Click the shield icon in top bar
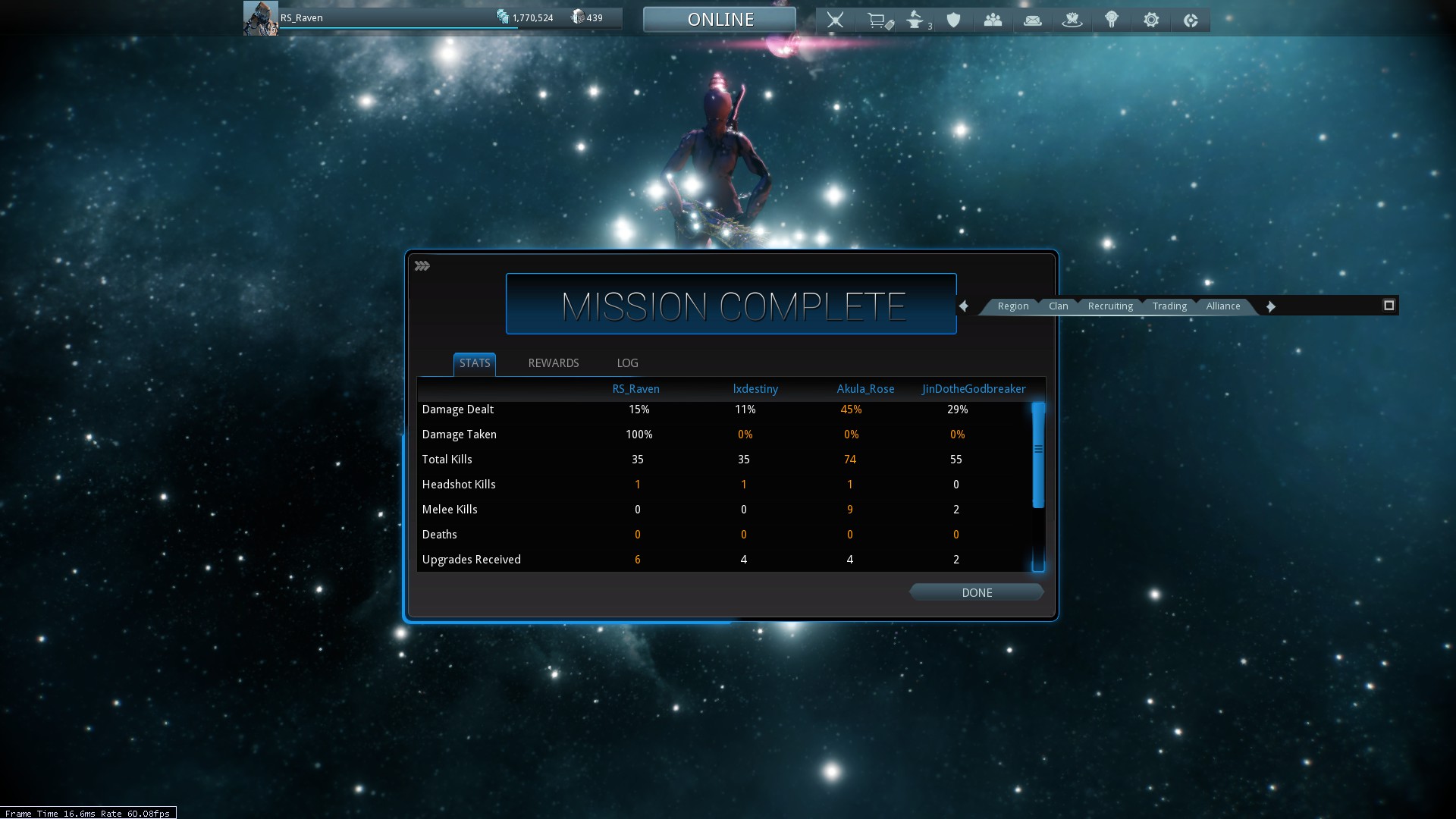 (954, 20)
